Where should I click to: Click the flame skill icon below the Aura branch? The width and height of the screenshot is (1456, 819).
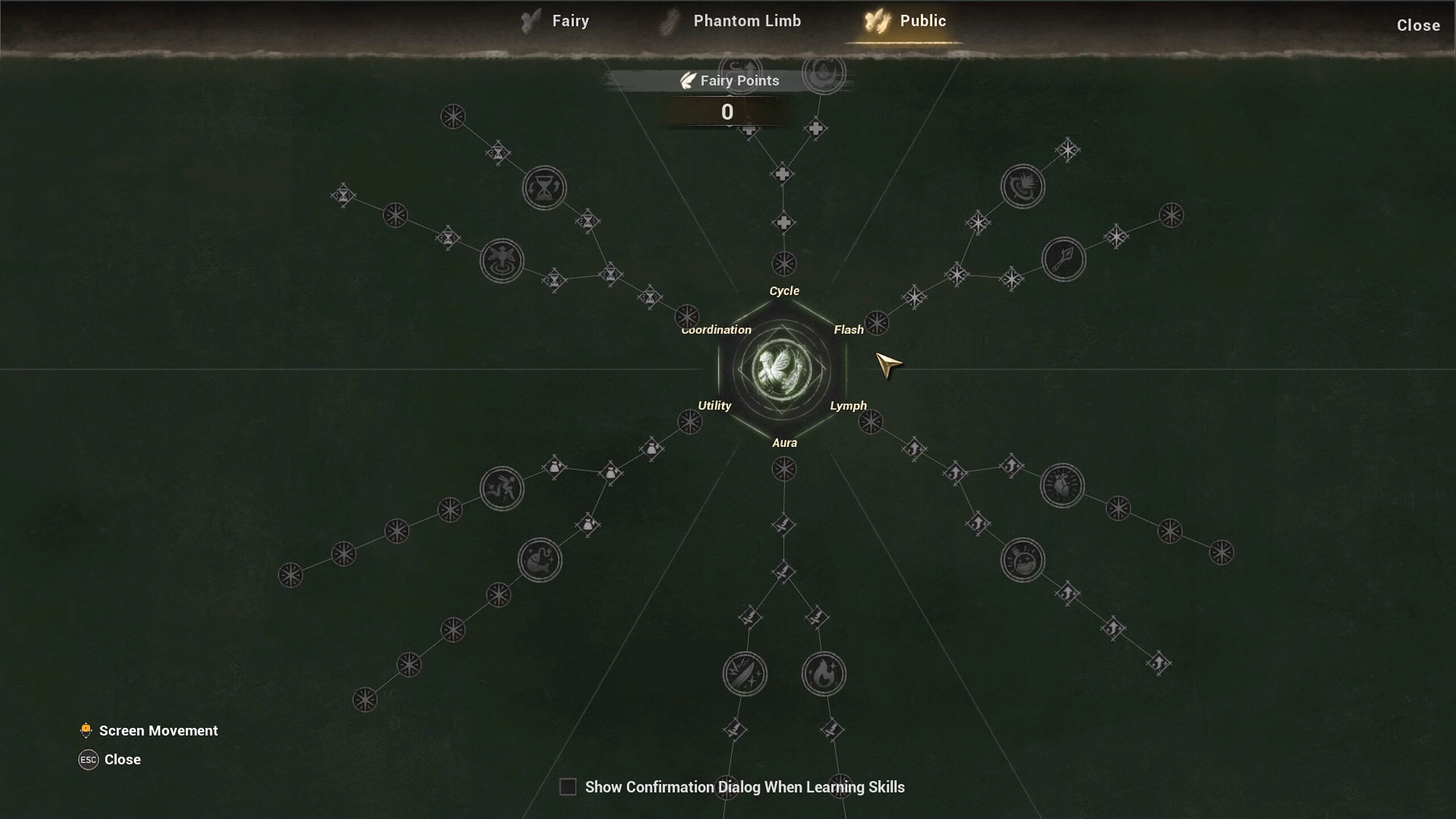[825, 674]
